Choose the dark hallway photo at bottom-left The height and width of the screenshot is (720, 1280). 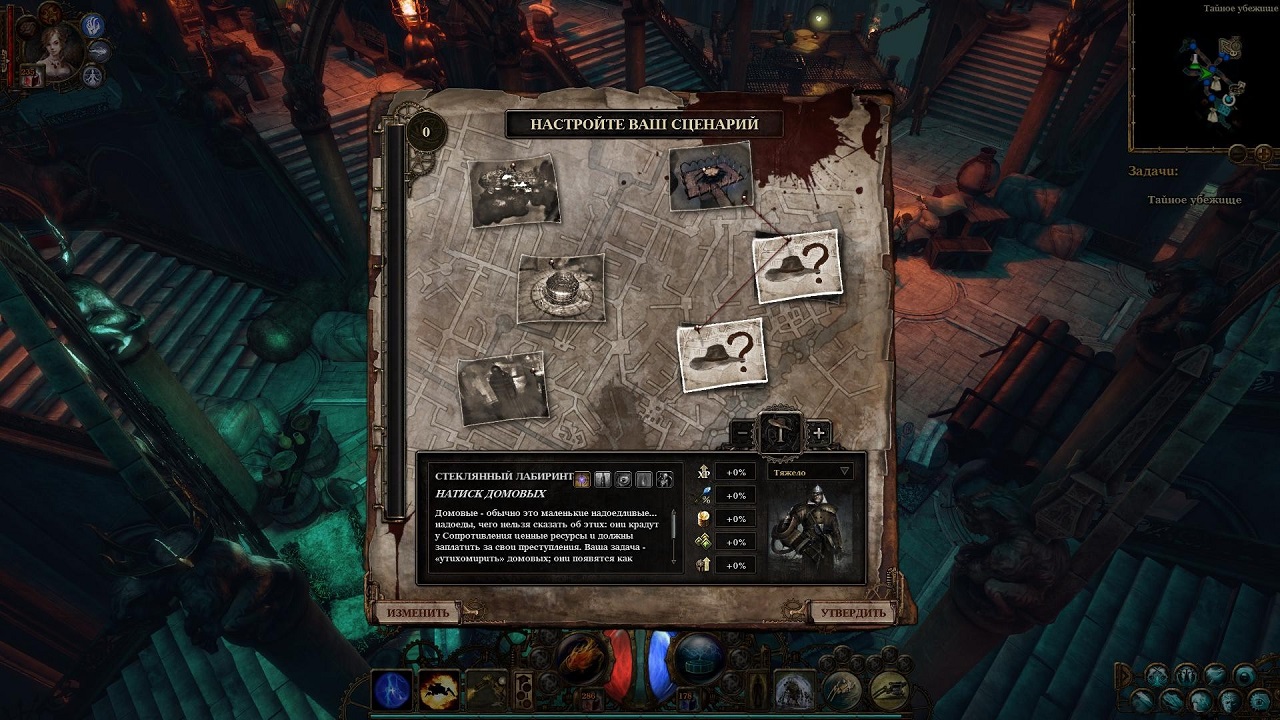[503, 387]
